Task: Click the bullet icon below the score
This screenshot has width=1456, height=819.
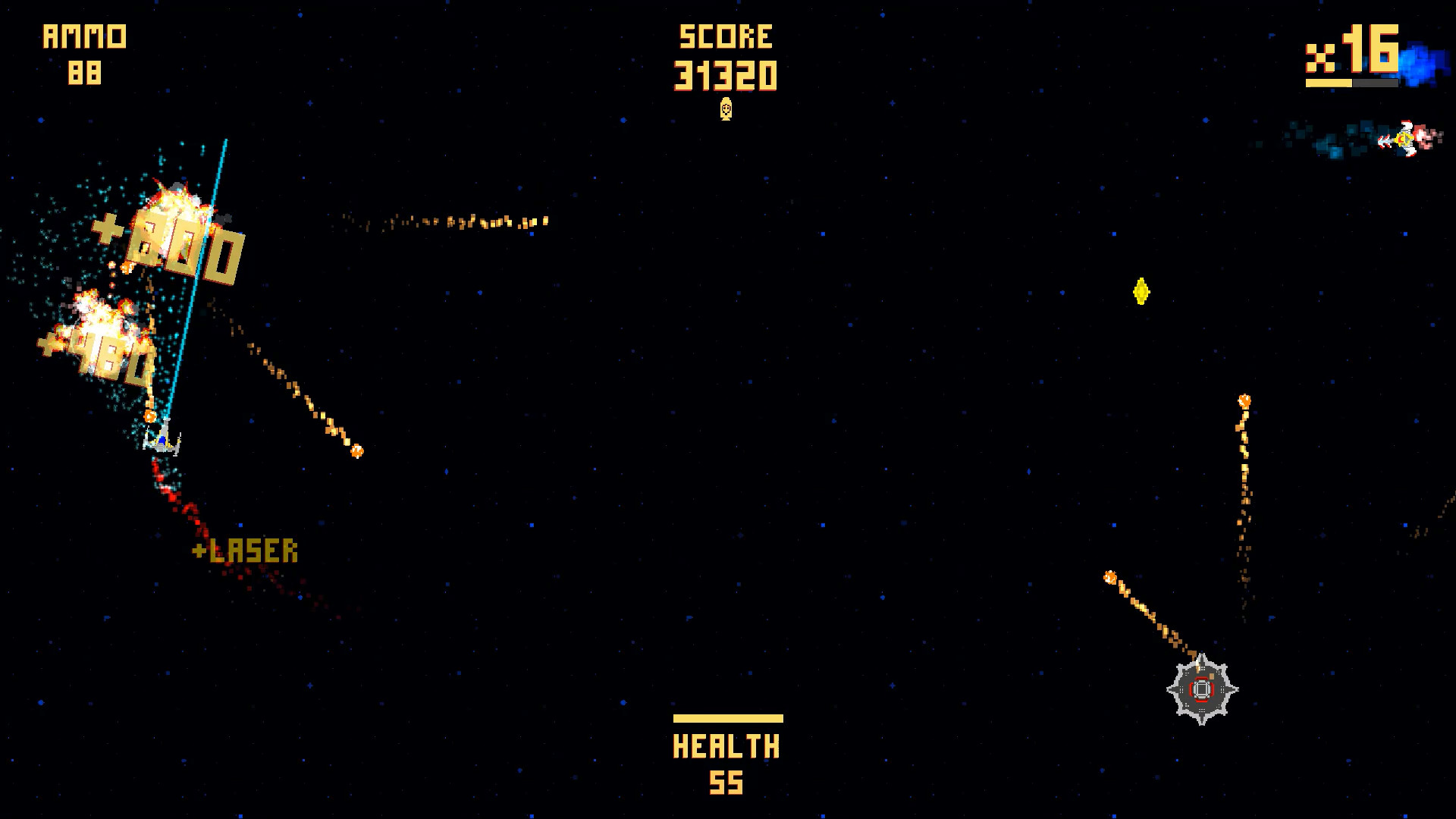Action: pos(726,109)
